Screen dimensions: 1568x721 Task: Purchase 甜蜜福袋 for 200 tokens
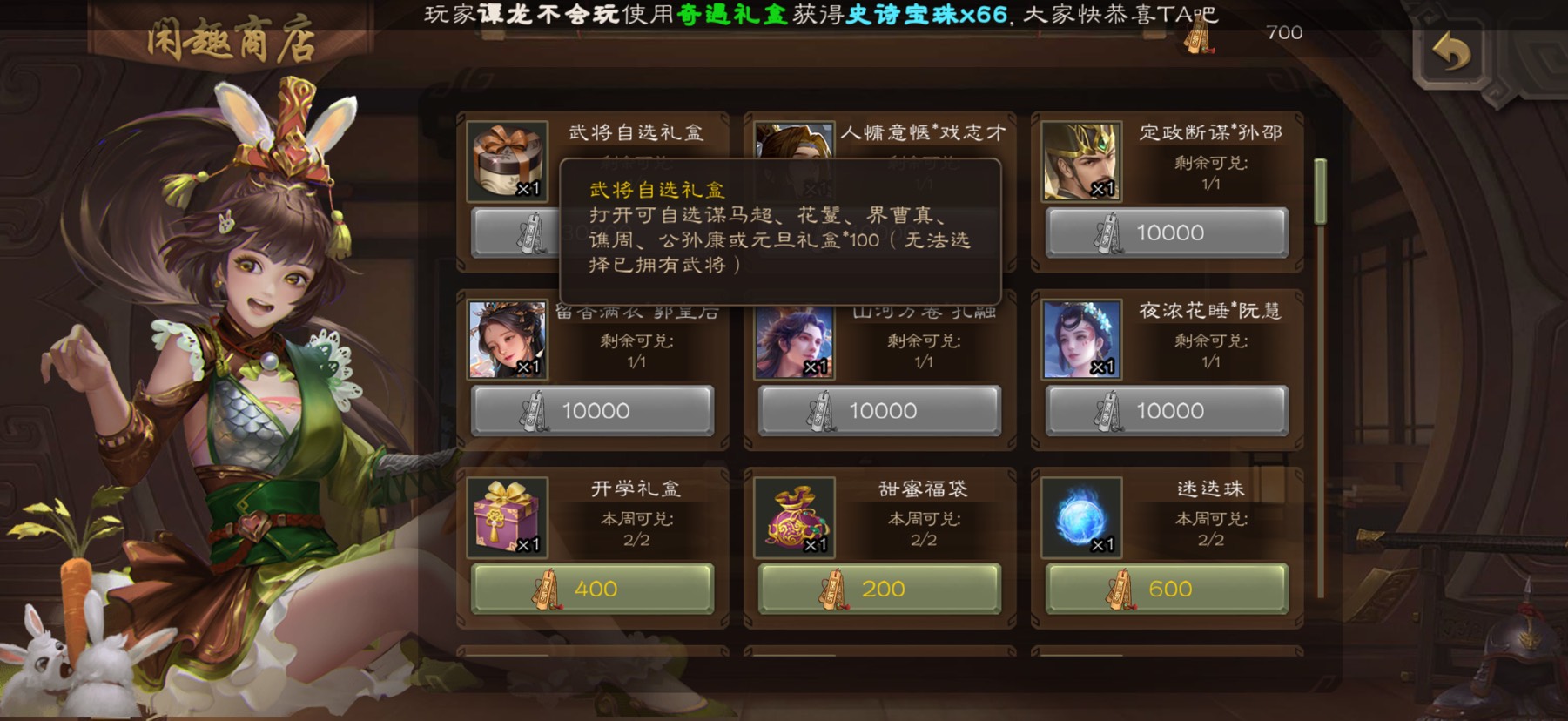(x=879, y=589)
